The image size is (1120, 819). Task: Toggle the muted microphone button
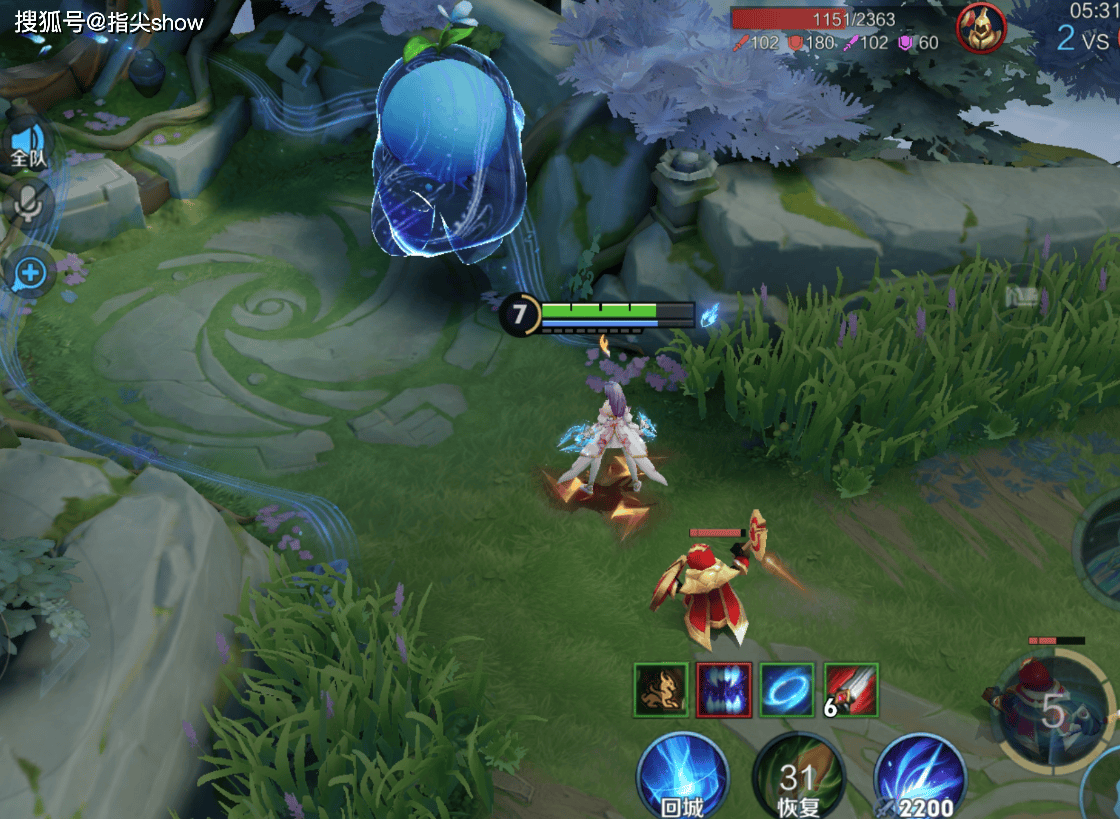[29, 204]
